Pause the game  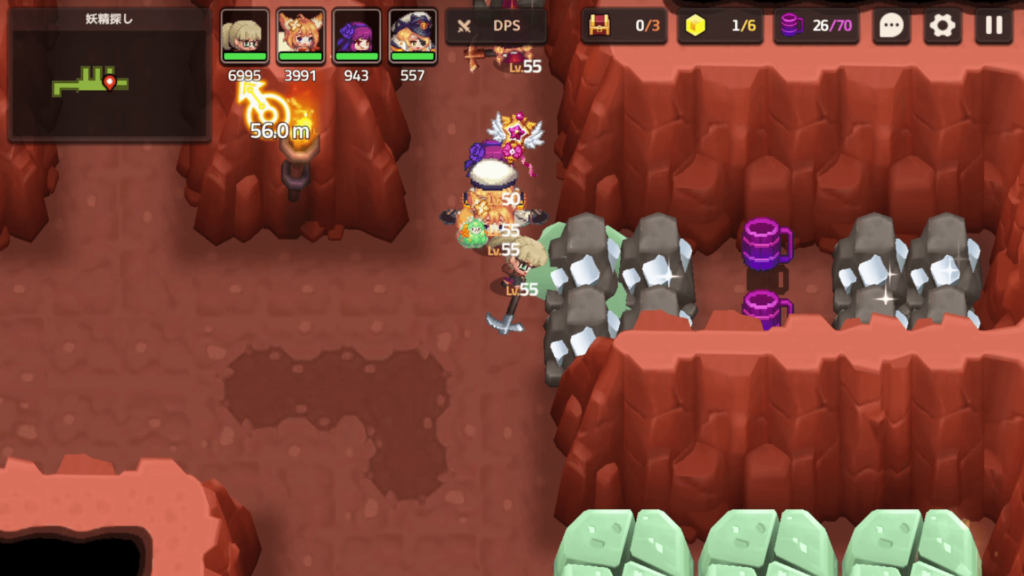[993, 26]
